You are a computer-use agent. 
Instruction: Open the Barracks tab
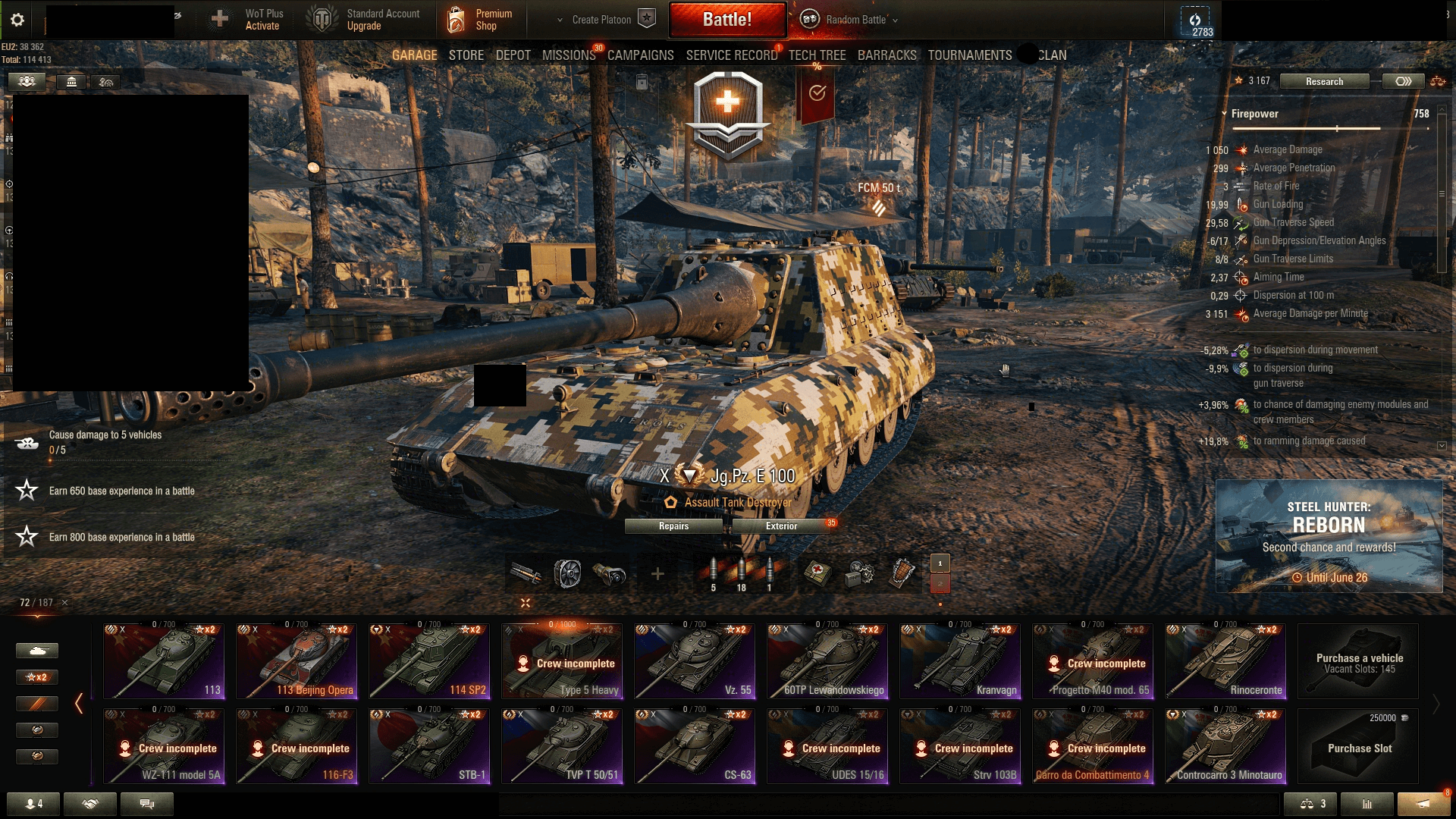886,55
